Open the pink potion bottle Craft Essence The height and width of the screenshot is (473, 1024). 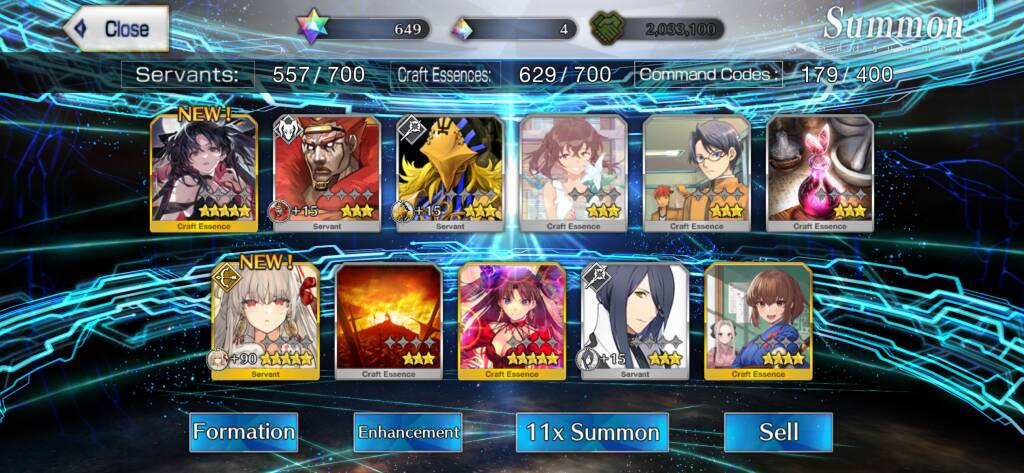pos(820,172)
